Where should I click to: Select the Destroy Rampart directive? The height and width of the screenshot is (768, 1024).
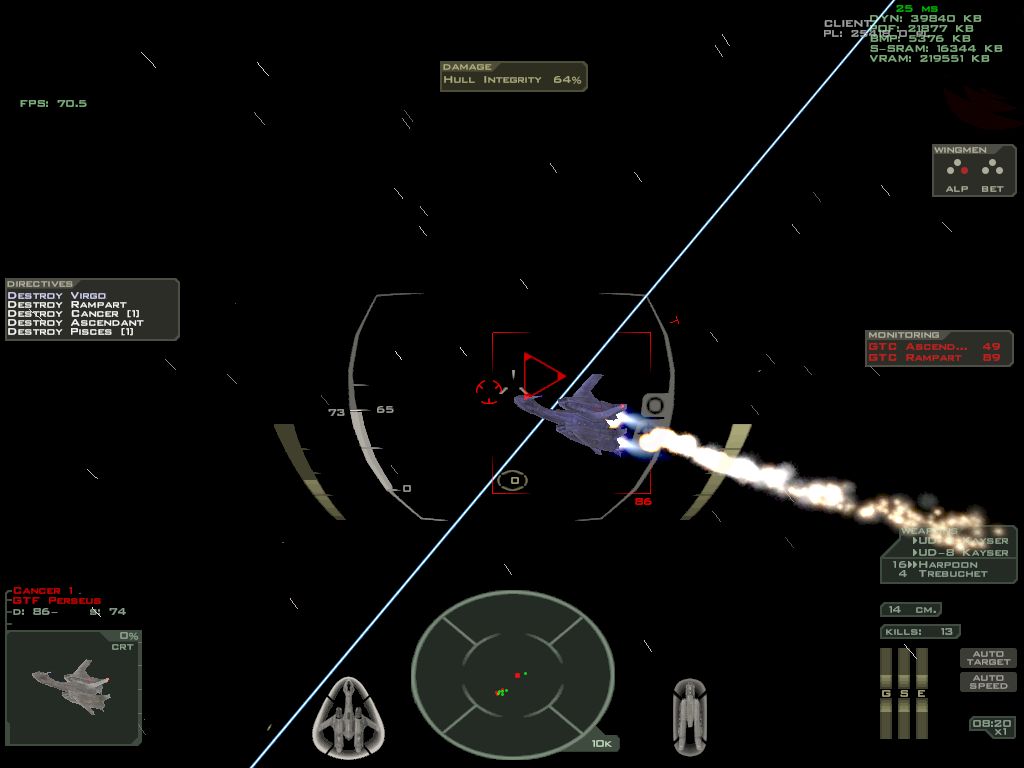(67, 305)
